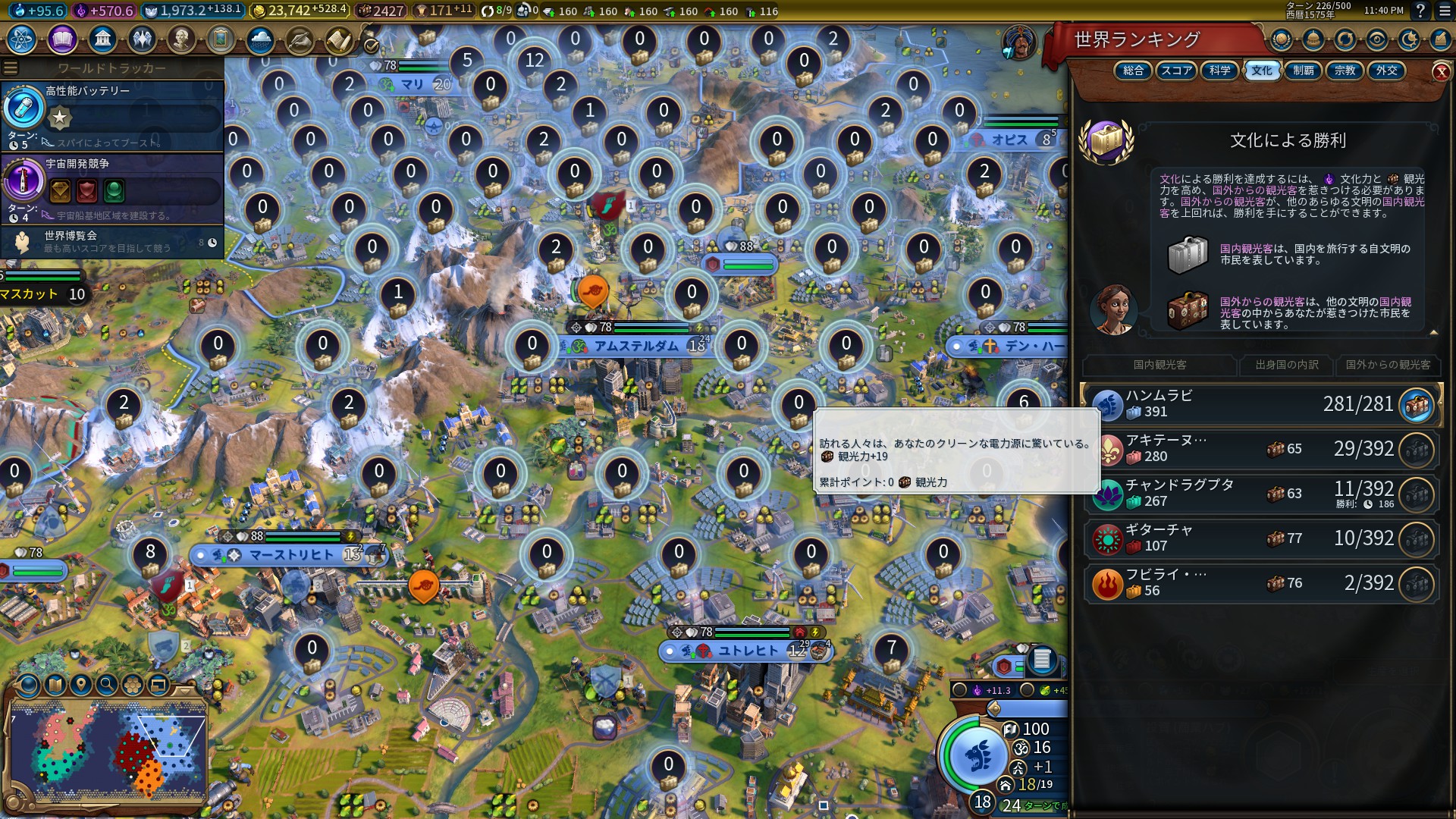Select the map pin tool

click(81, 686)
